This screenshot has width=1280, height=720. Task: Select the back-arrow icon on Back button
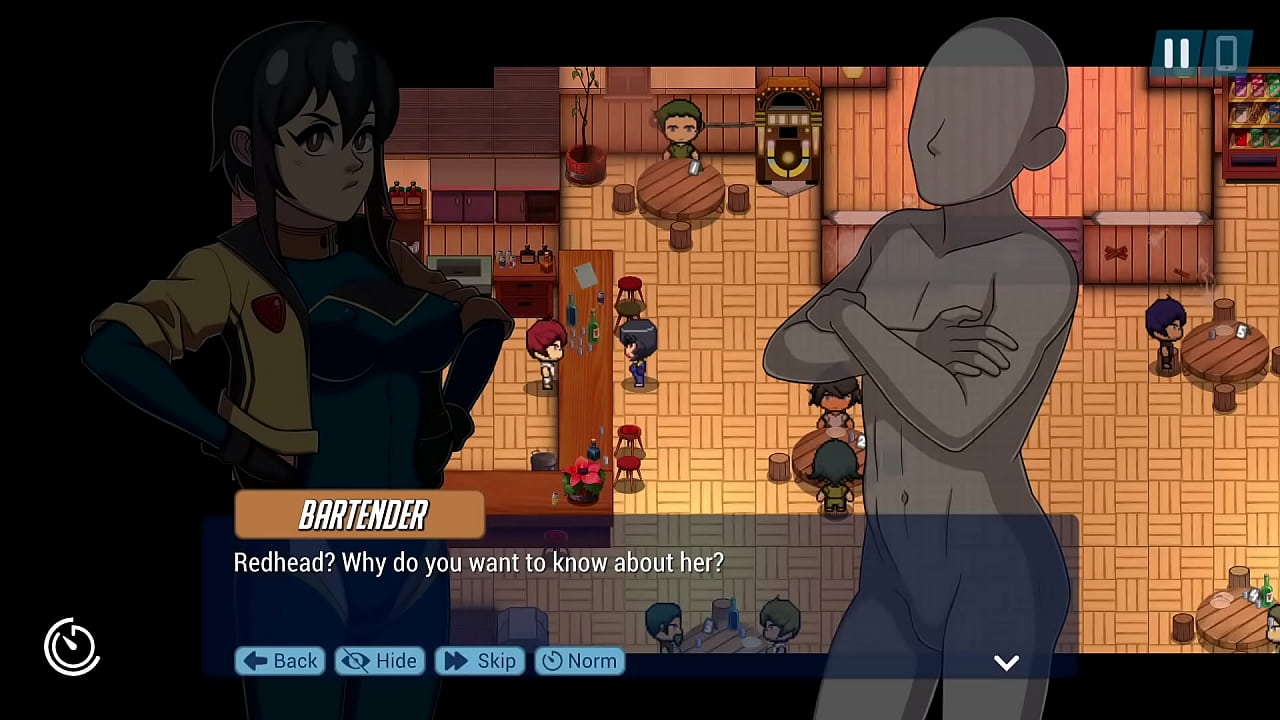253,661
